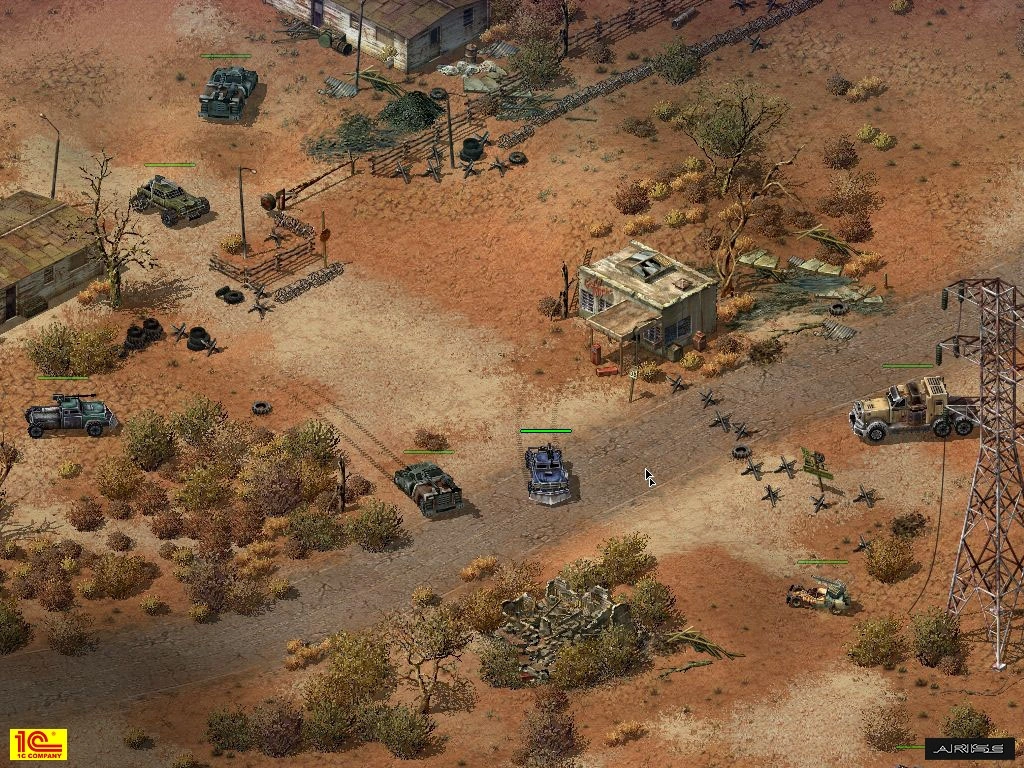Select the blue armored car on the road
Screen dimensions: 1024x768
pyautogui.click(x=547, y=472)
